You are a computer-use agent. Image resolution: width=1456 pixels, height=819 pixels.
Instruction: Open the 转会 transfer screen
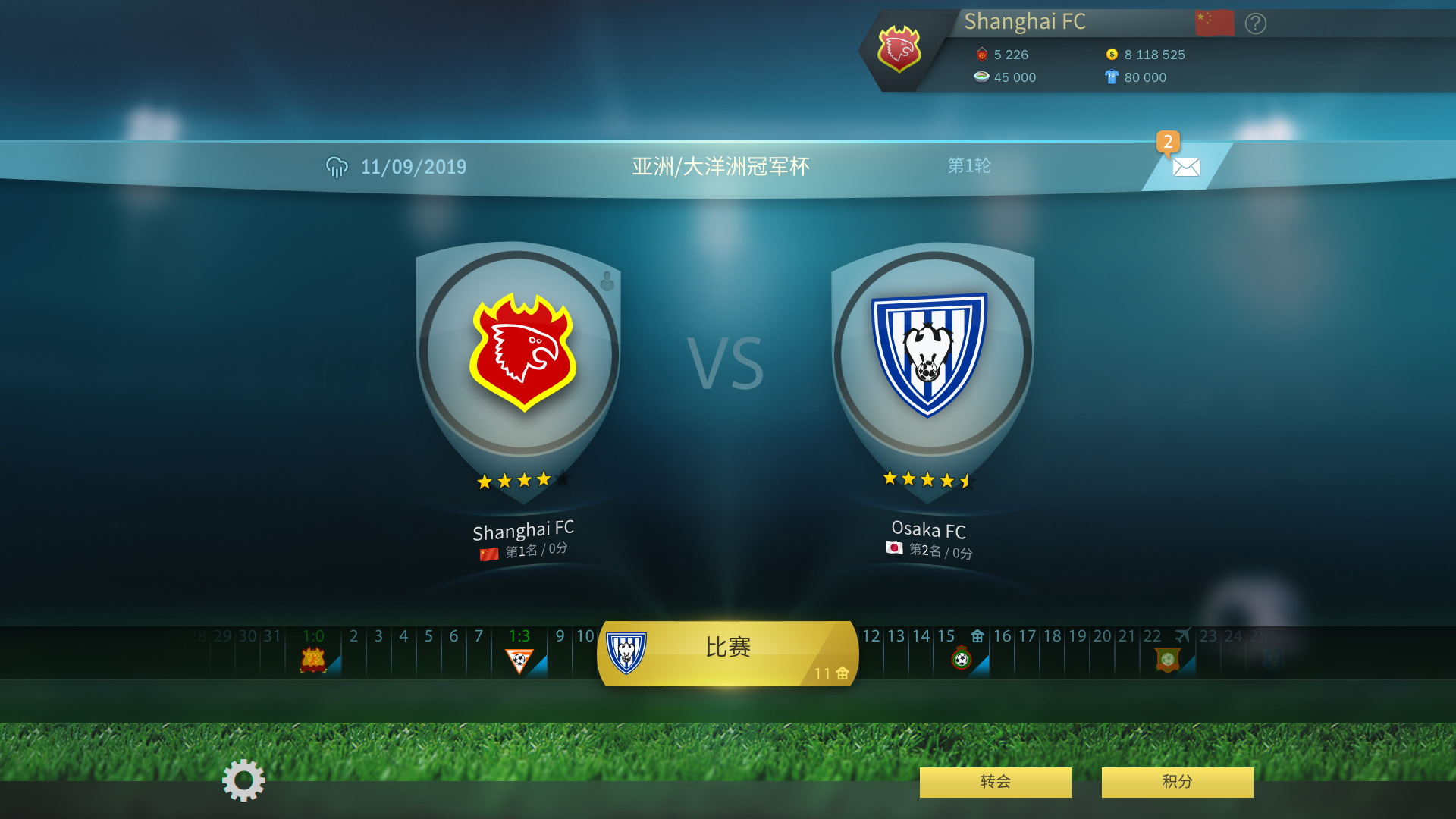[x=994, y=782]
